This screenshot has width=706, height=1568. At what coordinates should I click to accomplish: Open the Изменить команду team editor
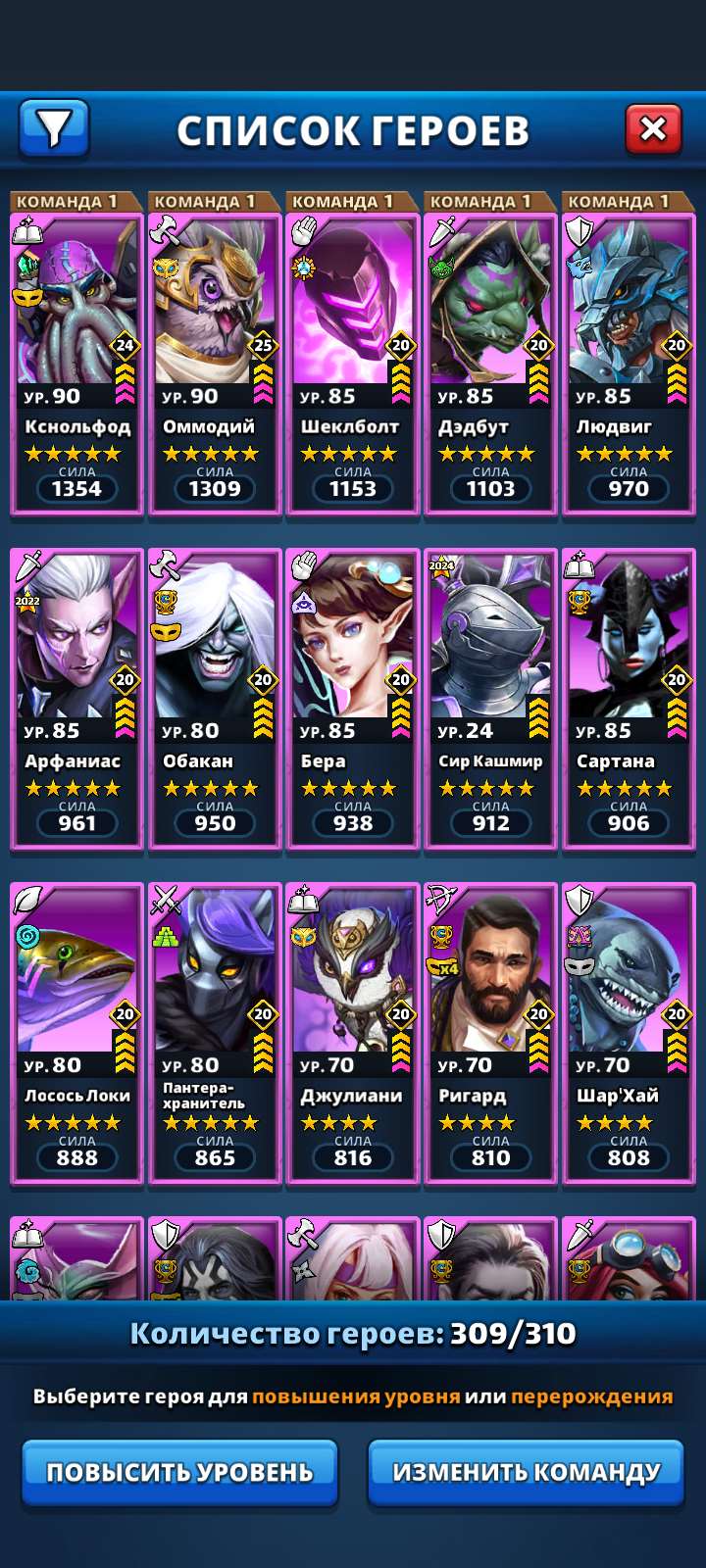[x=526, y=1472]
